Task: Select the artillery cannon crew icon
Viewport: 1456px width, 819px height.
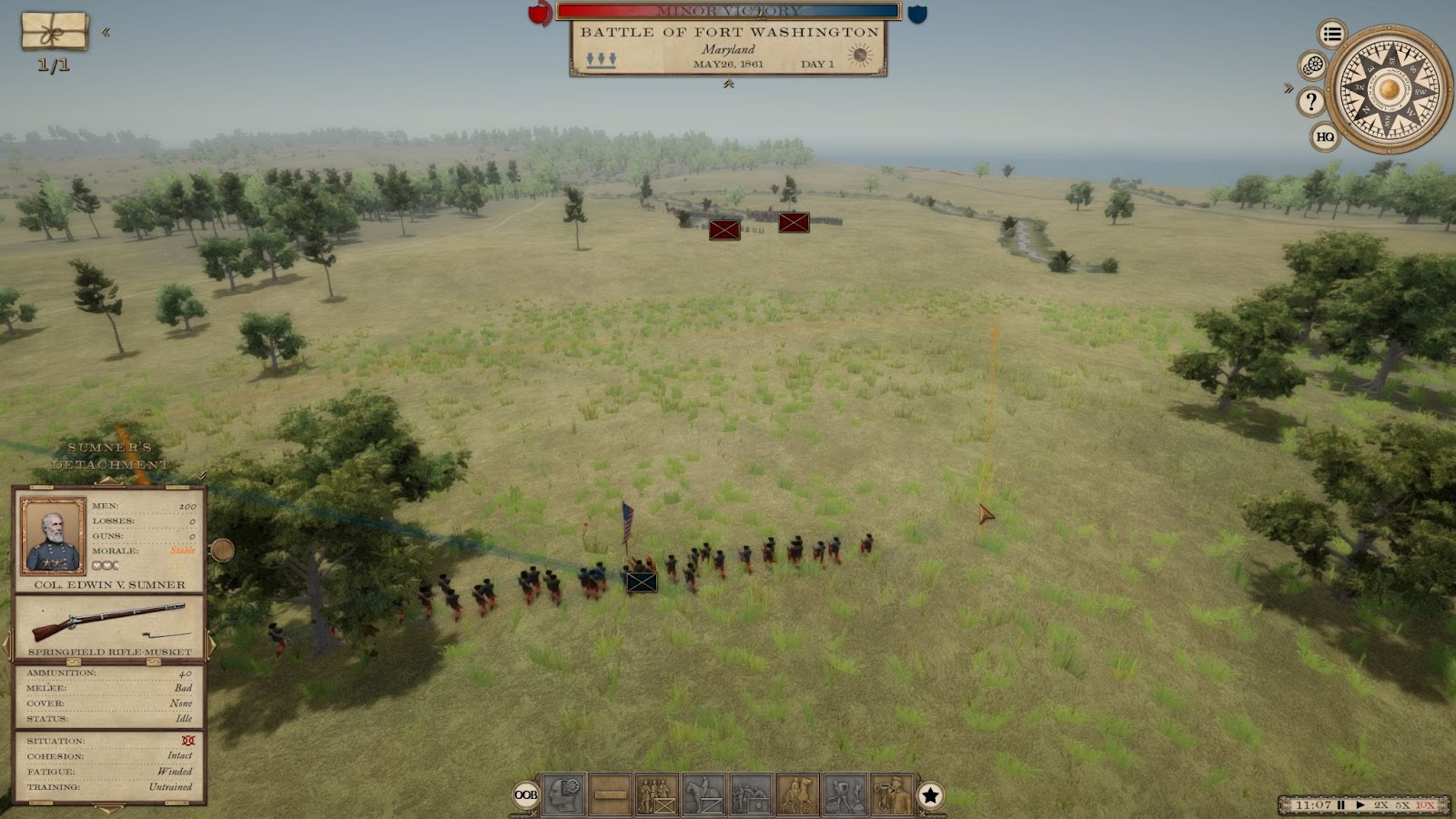Action: point(750,795)
